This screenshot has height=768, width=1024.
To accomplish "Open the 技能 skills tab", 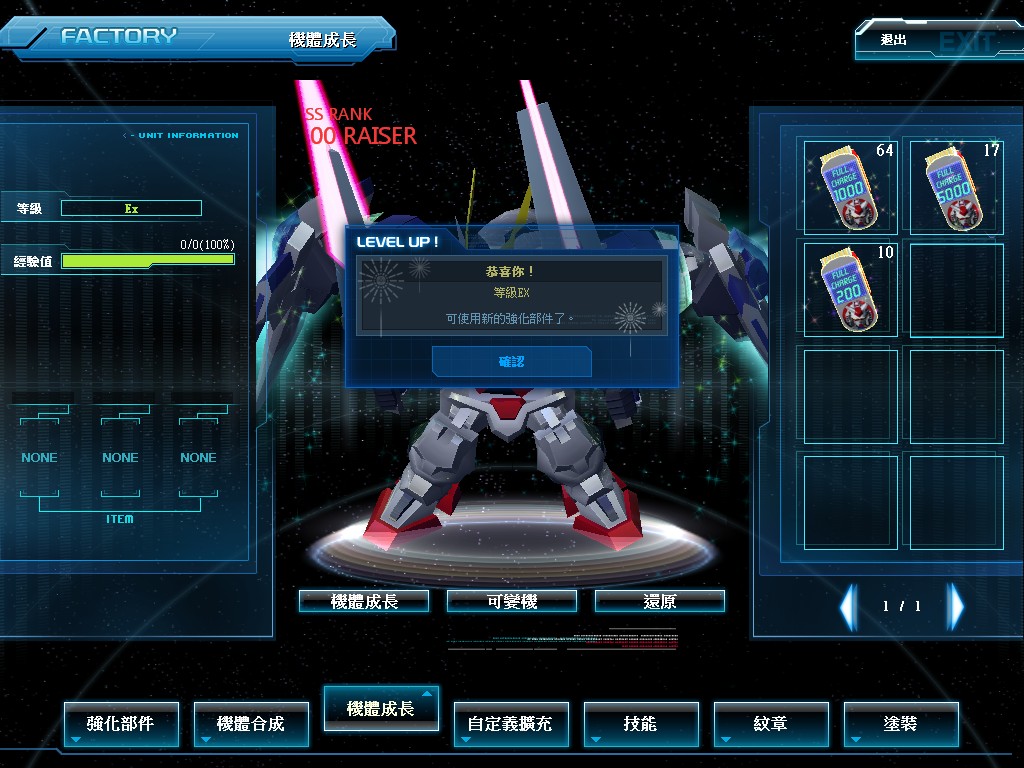I will point(641,723).
